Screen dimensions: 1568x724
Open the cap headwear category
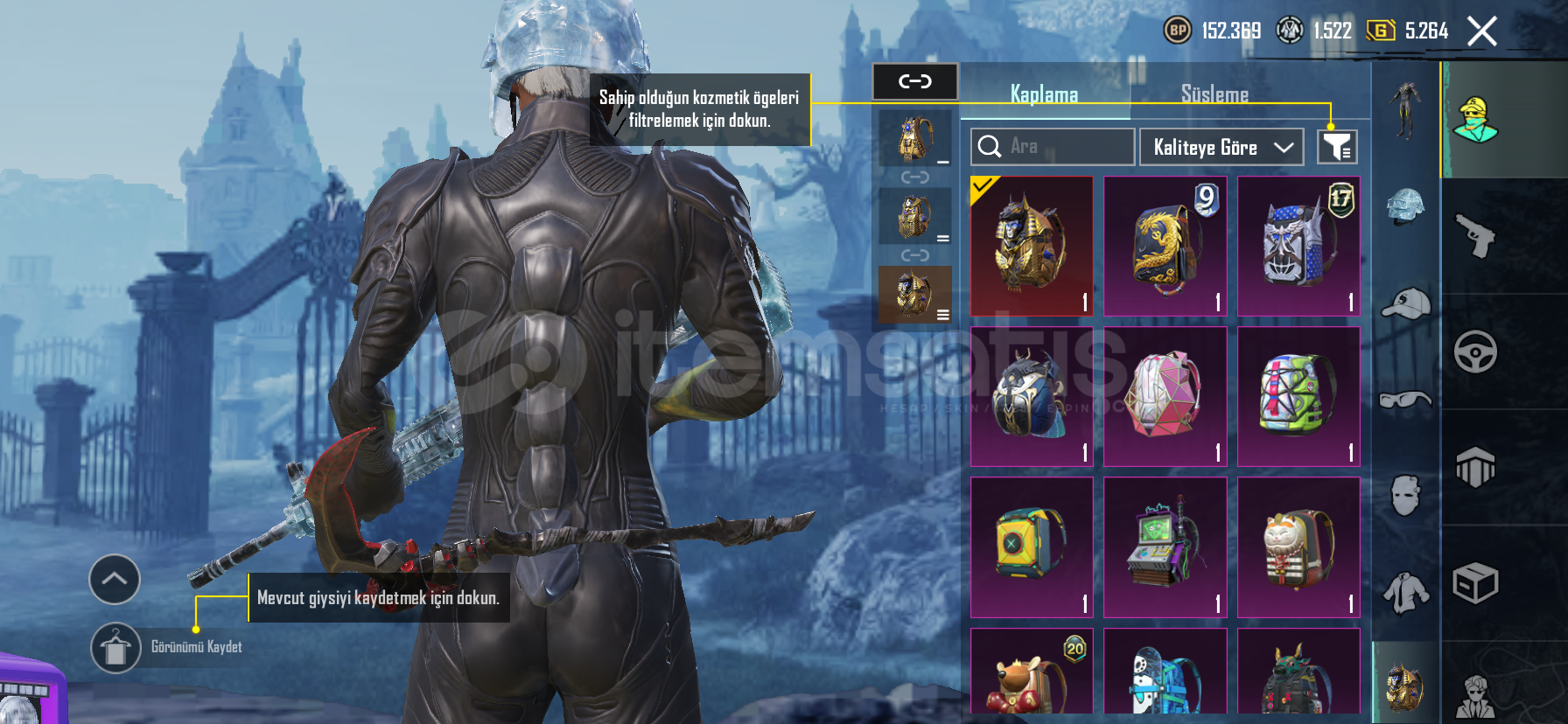point(1405,304)
